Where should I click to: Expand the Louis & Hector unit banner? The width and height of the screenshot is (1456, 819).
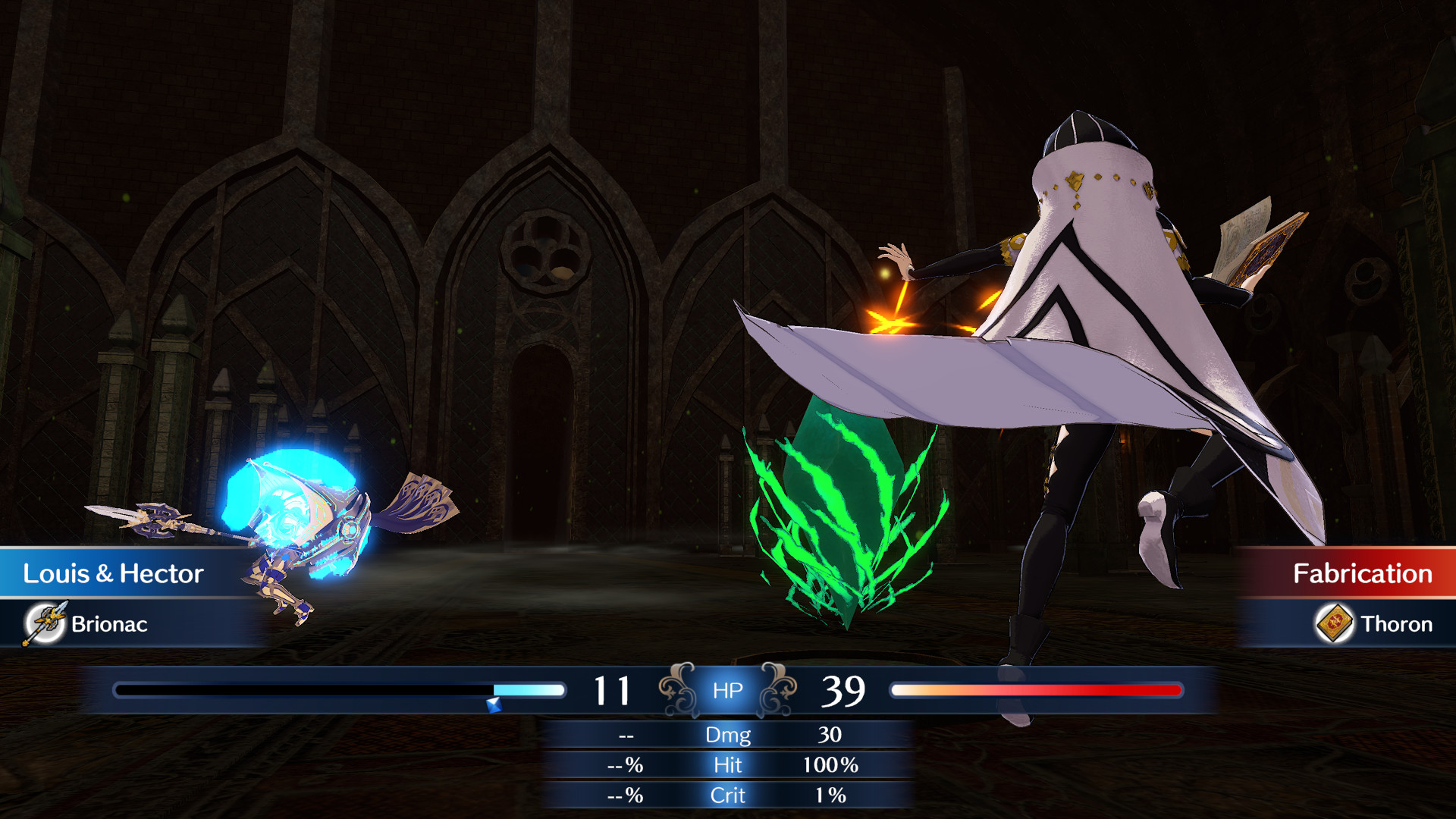(x=114, y=574)
